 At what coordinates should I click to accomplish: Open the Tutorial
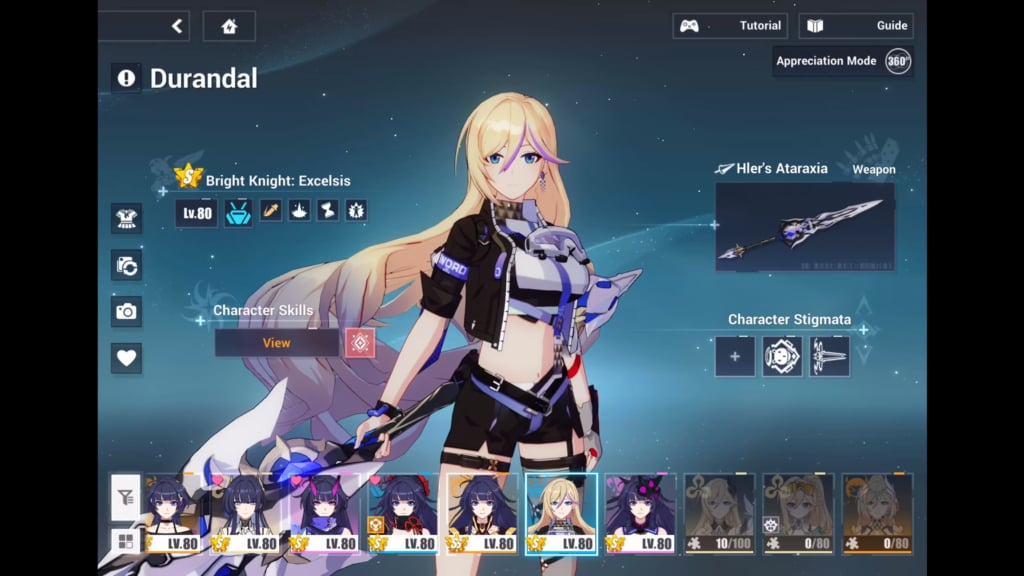tap(730, 26)
